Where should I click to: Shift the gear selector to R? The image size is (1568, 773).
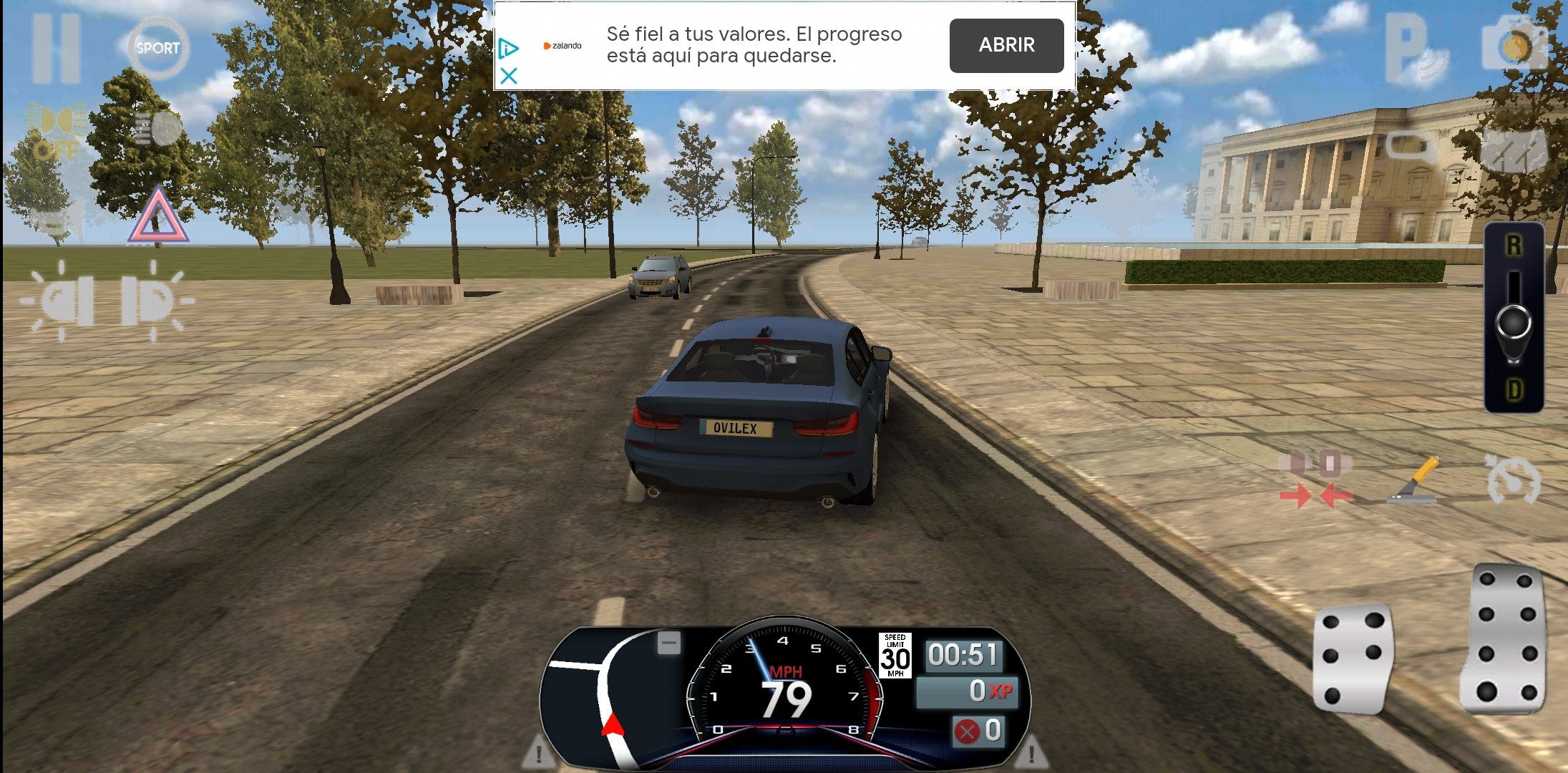(x=1514, y=247)
